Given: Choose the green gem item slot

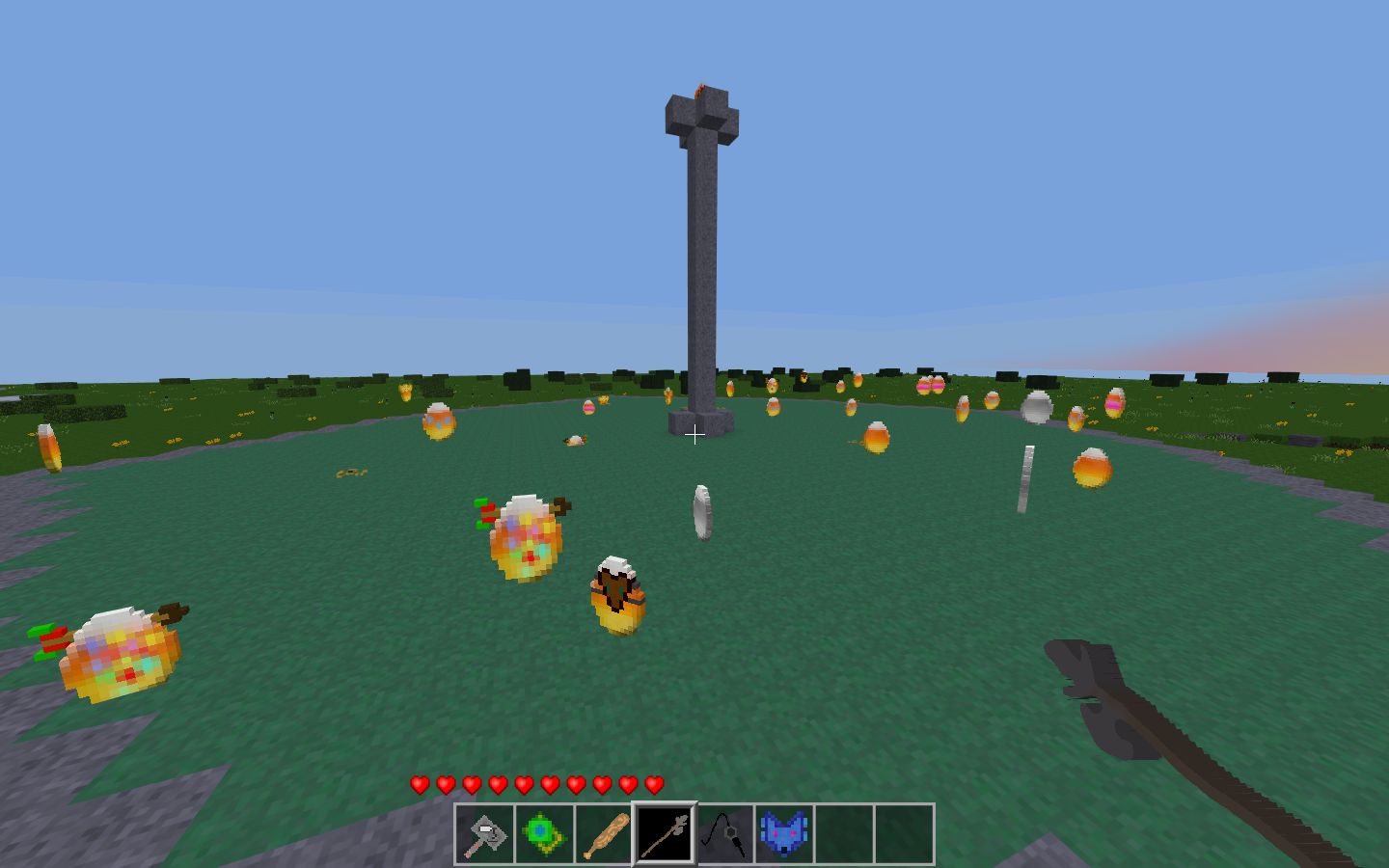Looking at the screenshot, I should (x=544, y=834).
